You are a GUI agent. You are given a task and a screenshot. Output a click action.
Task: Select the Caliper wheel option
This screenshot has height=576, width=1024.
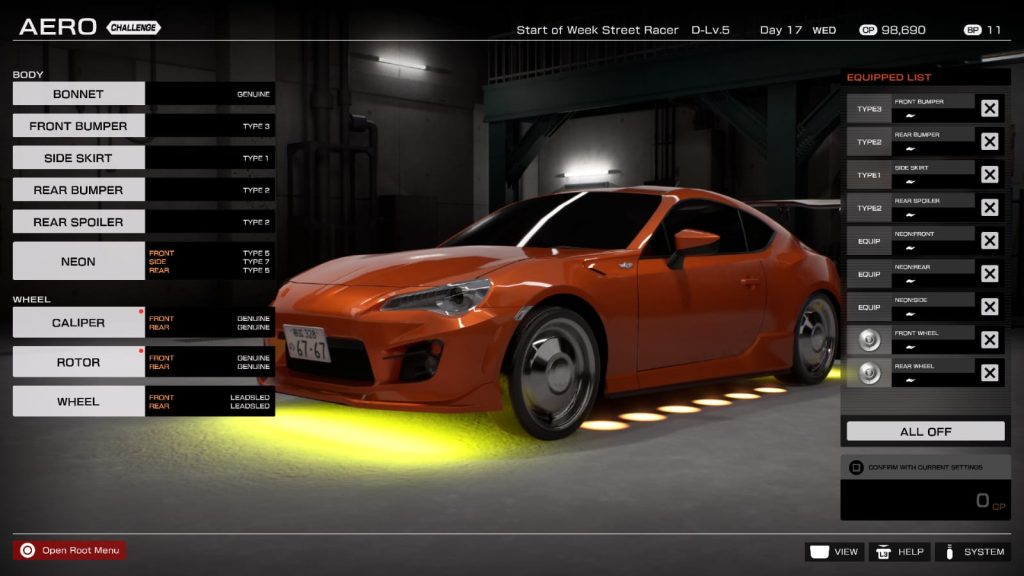(79, 323)
